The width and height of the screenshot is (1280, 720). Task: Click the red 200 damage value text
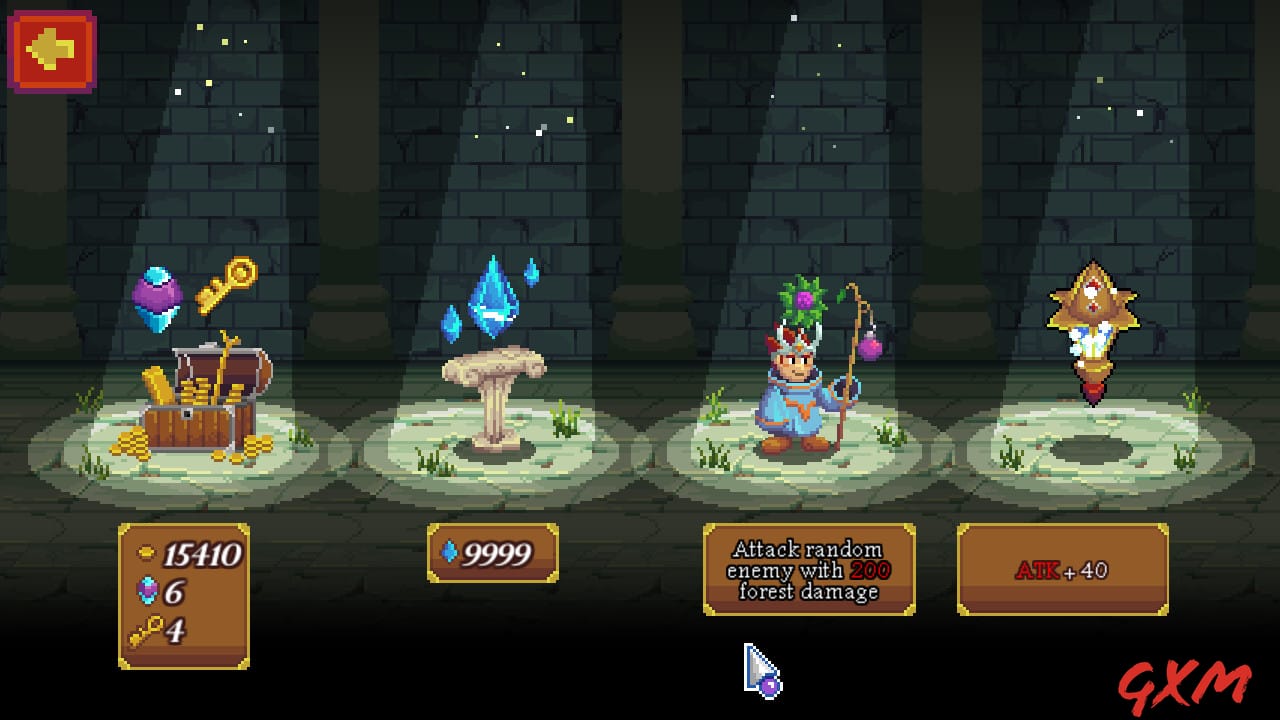tap(873, 569)
